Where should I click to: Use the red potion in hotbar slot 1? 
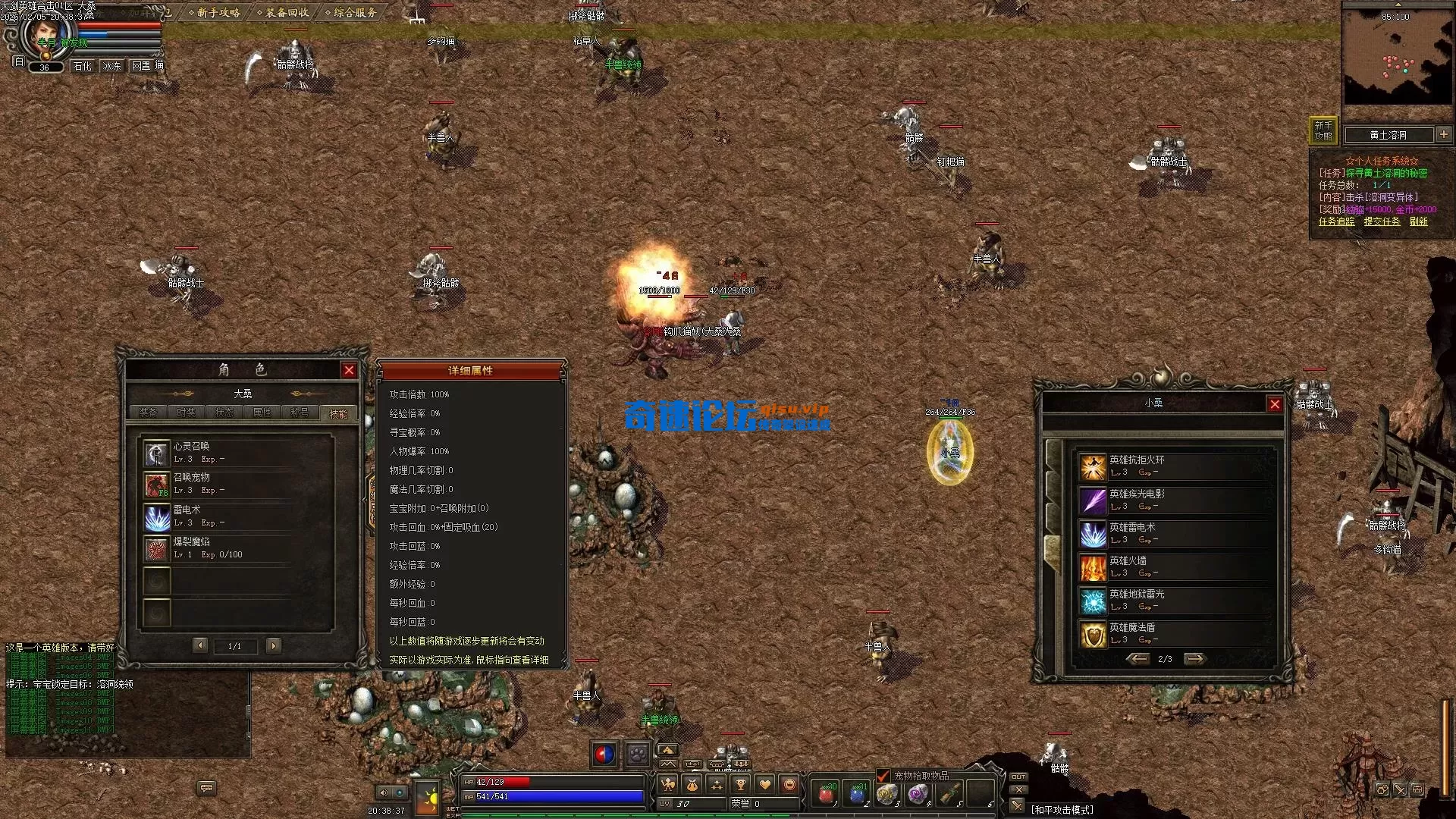point(826,794)
